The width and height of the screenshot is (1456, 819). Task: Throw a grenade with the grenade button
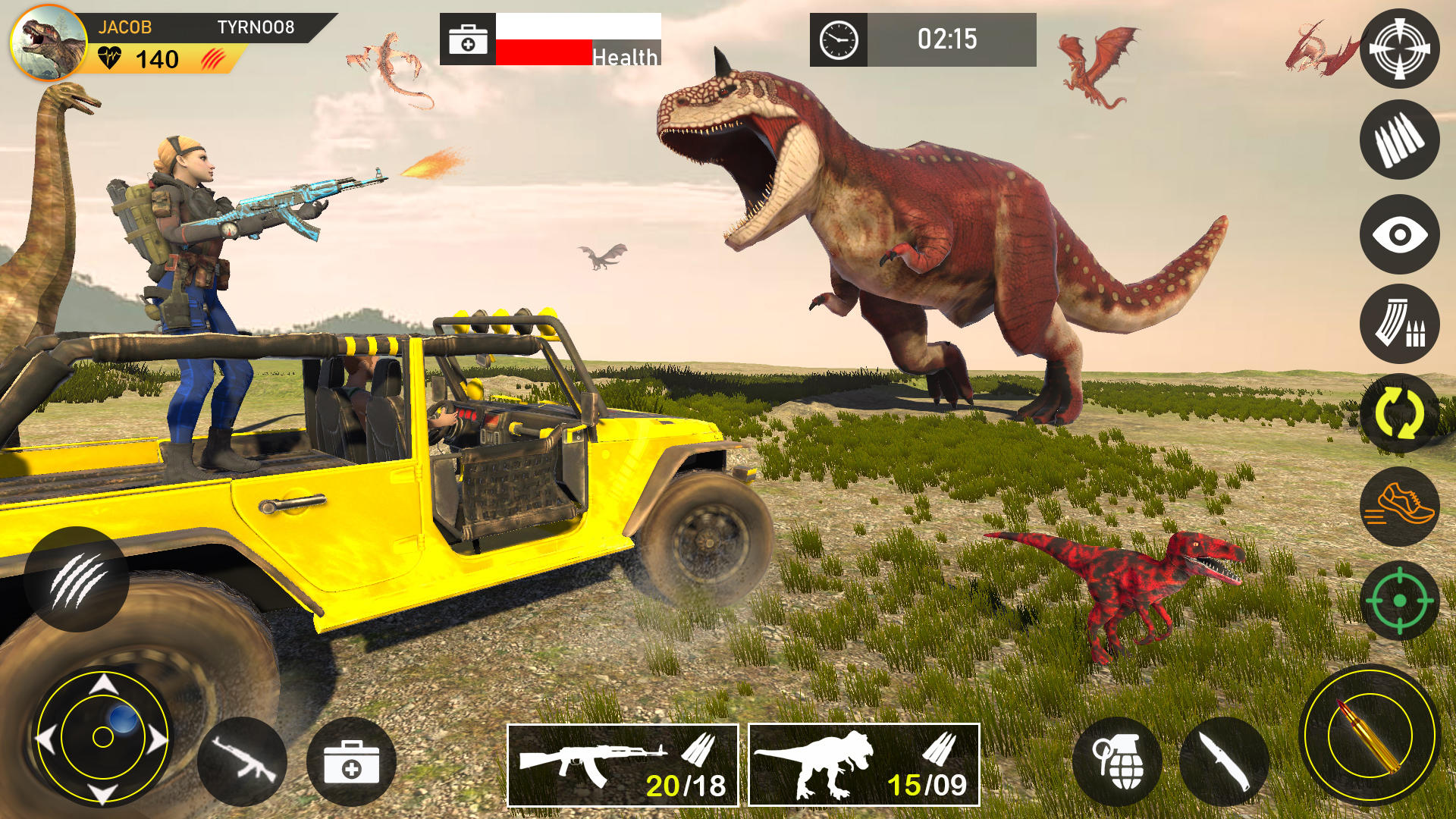coord(1117,761)
